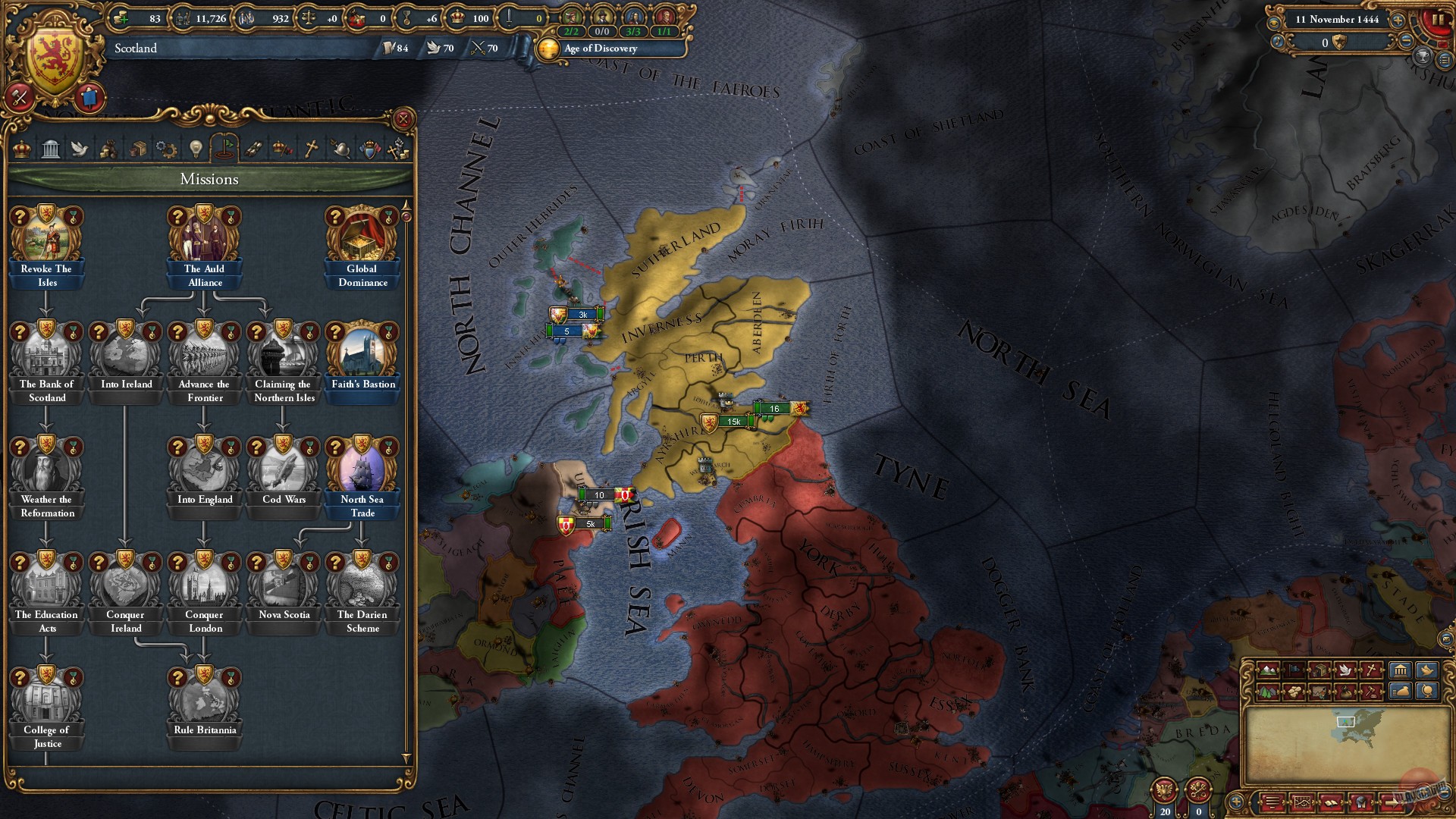Open the Ideas tab with the lightbulb icon

(x=194, y=149)
